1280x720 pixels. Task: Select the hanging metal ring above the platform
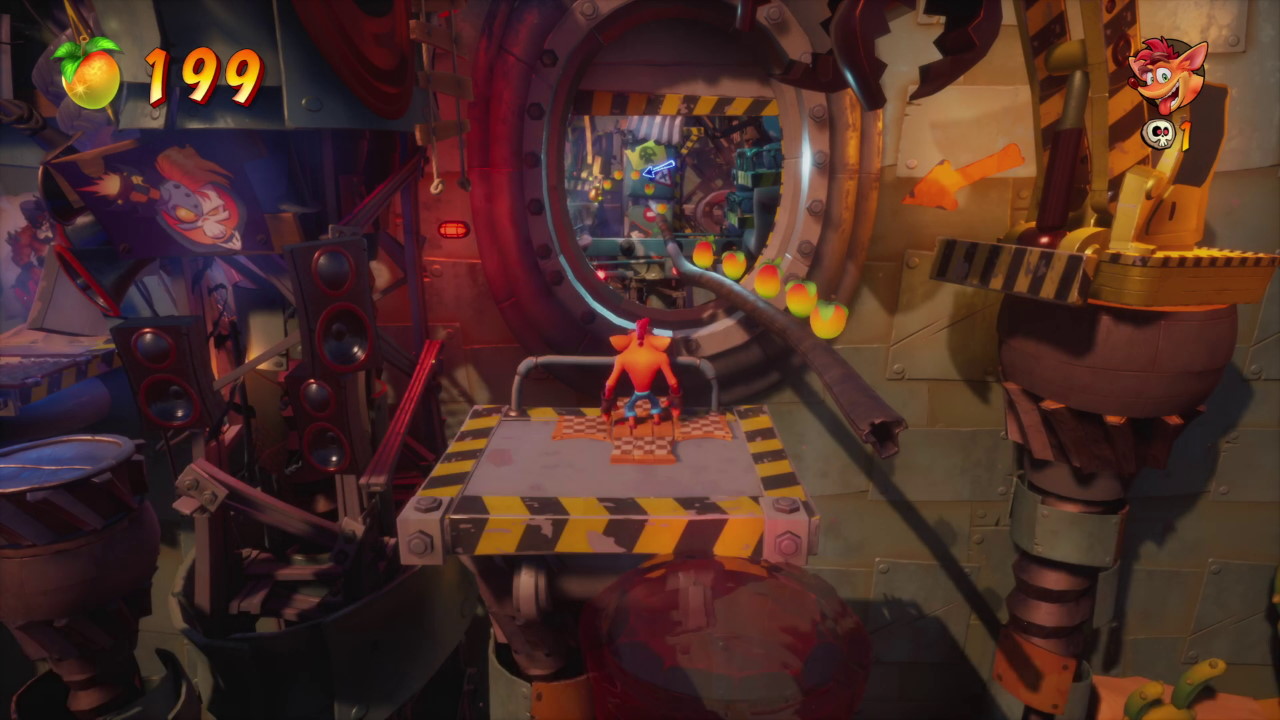coord(437,185)
